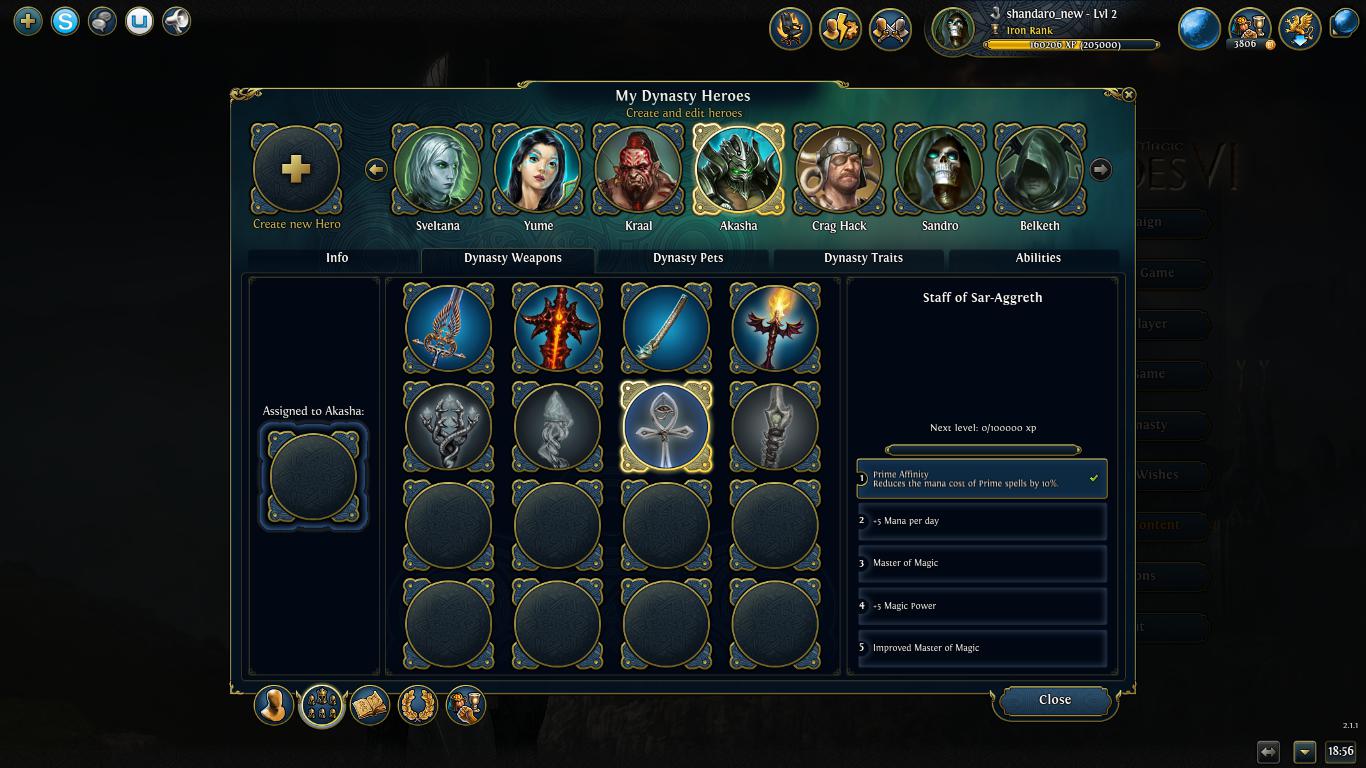Click the Skype icon in top bar

(x=65, y=20)
